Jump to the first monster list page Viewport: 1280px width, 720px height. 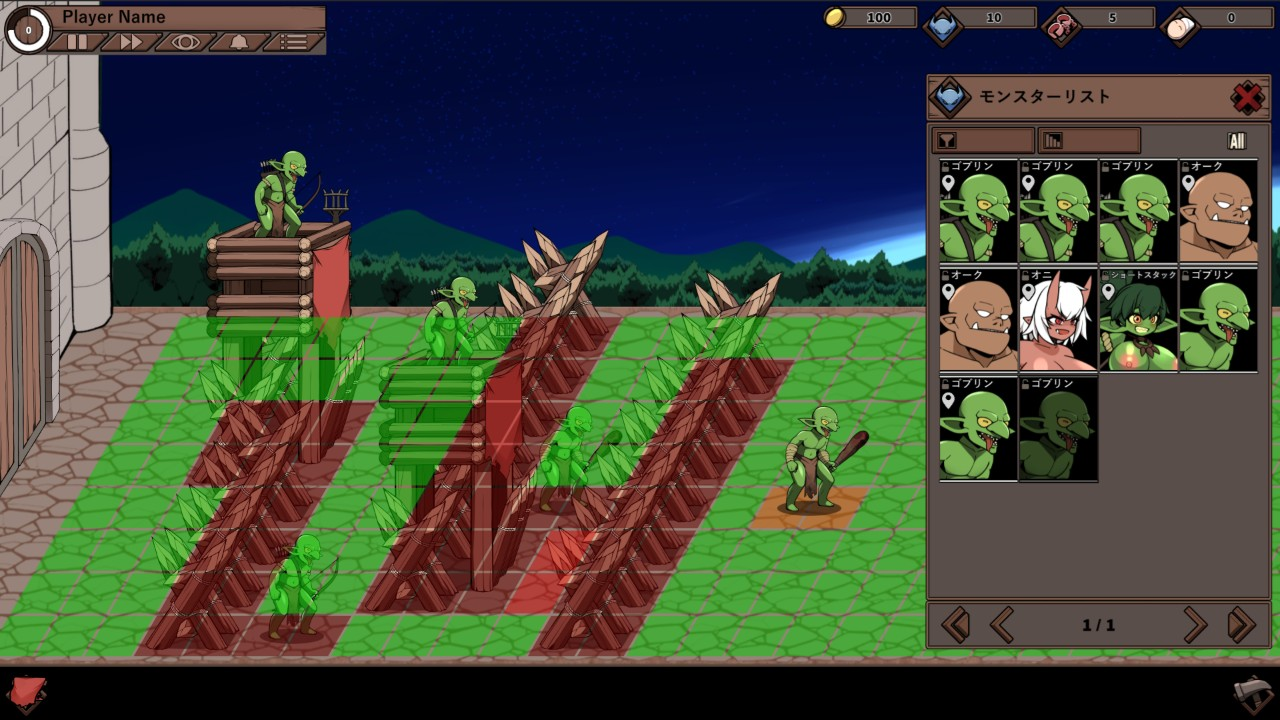pos(955,625)
